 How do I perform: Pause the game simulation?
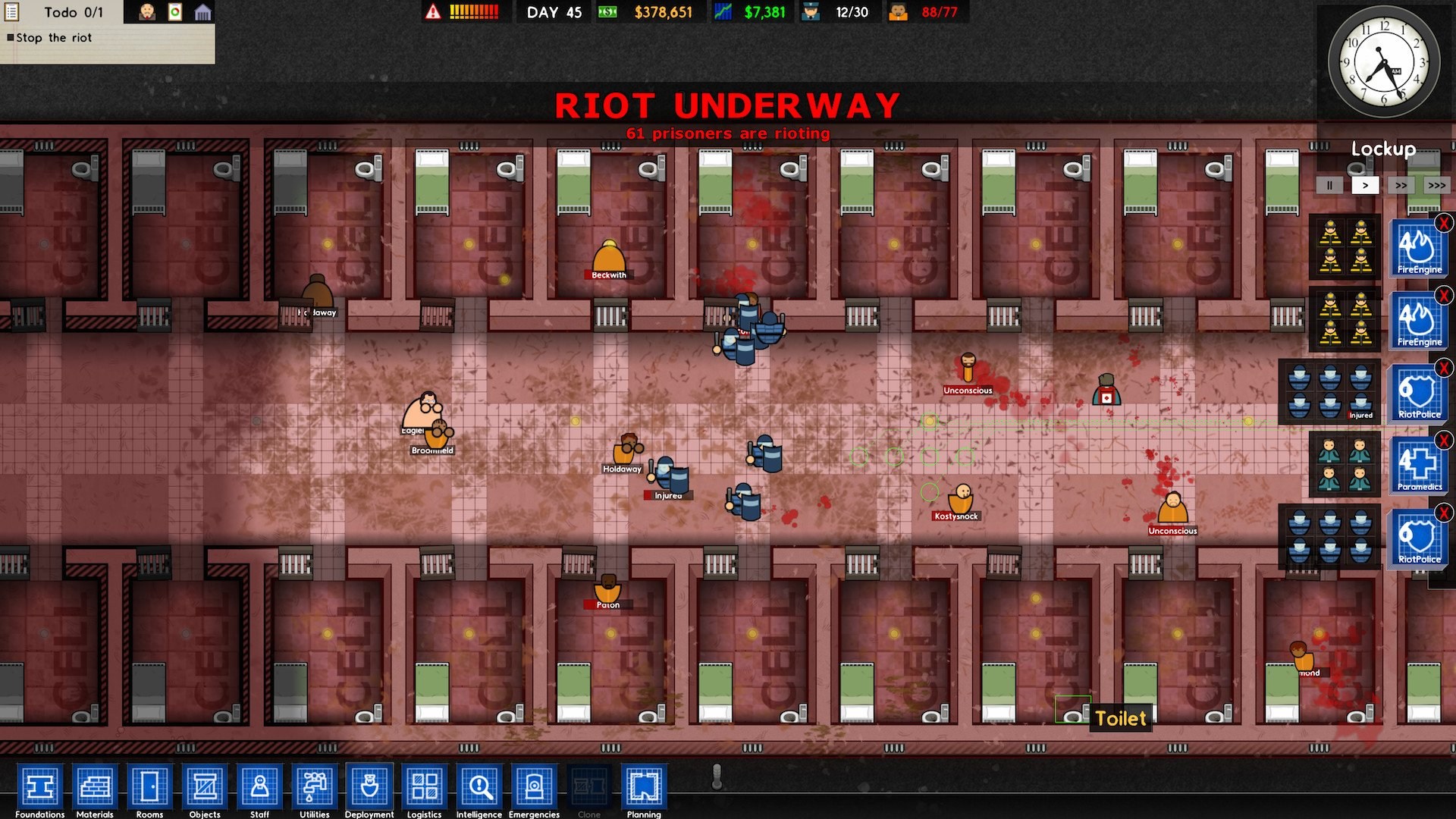(x=1329, y=184)
